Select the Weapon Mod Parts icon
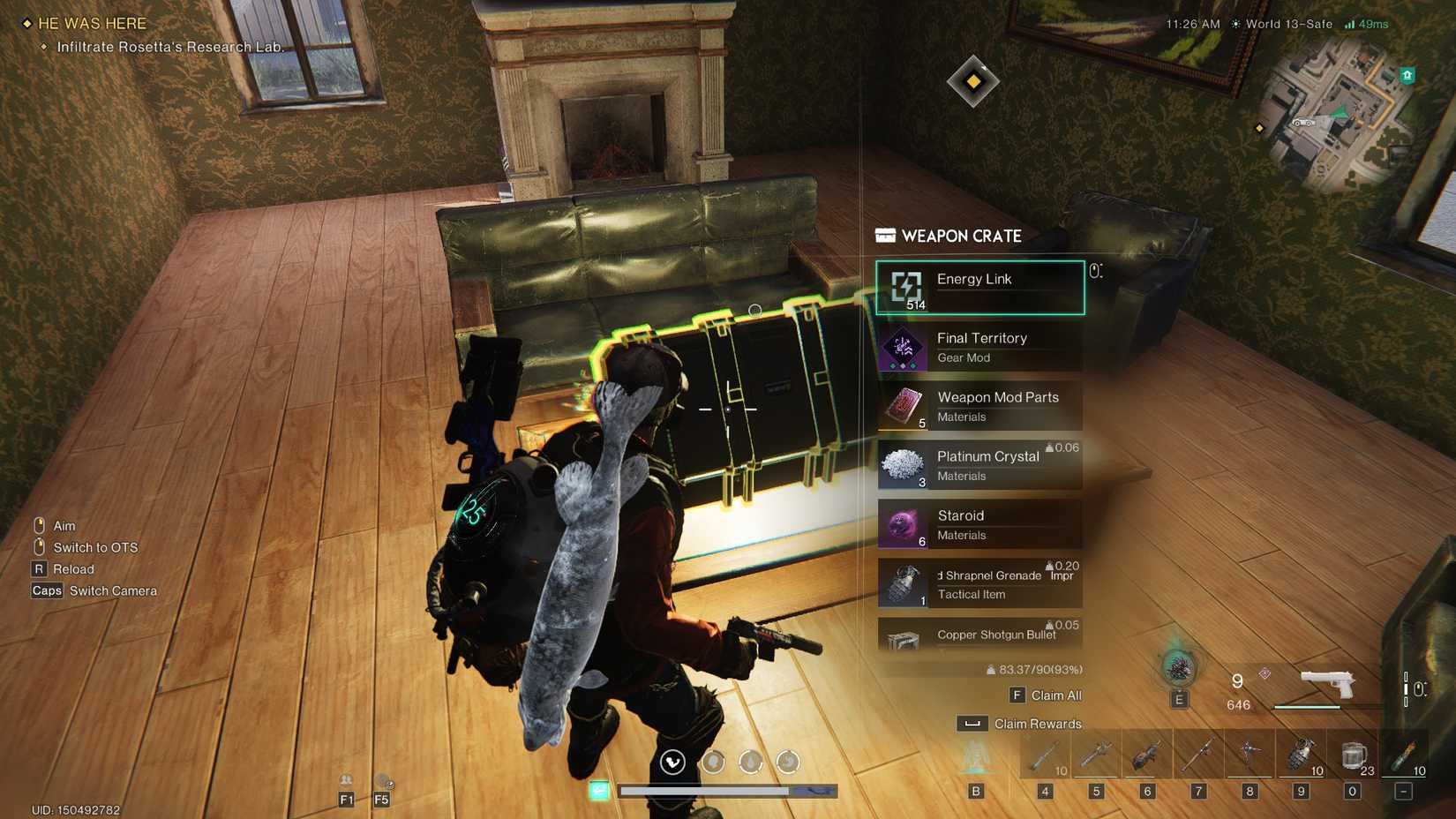This screenshot has width=1456, height=819. (x=902, y=406)
